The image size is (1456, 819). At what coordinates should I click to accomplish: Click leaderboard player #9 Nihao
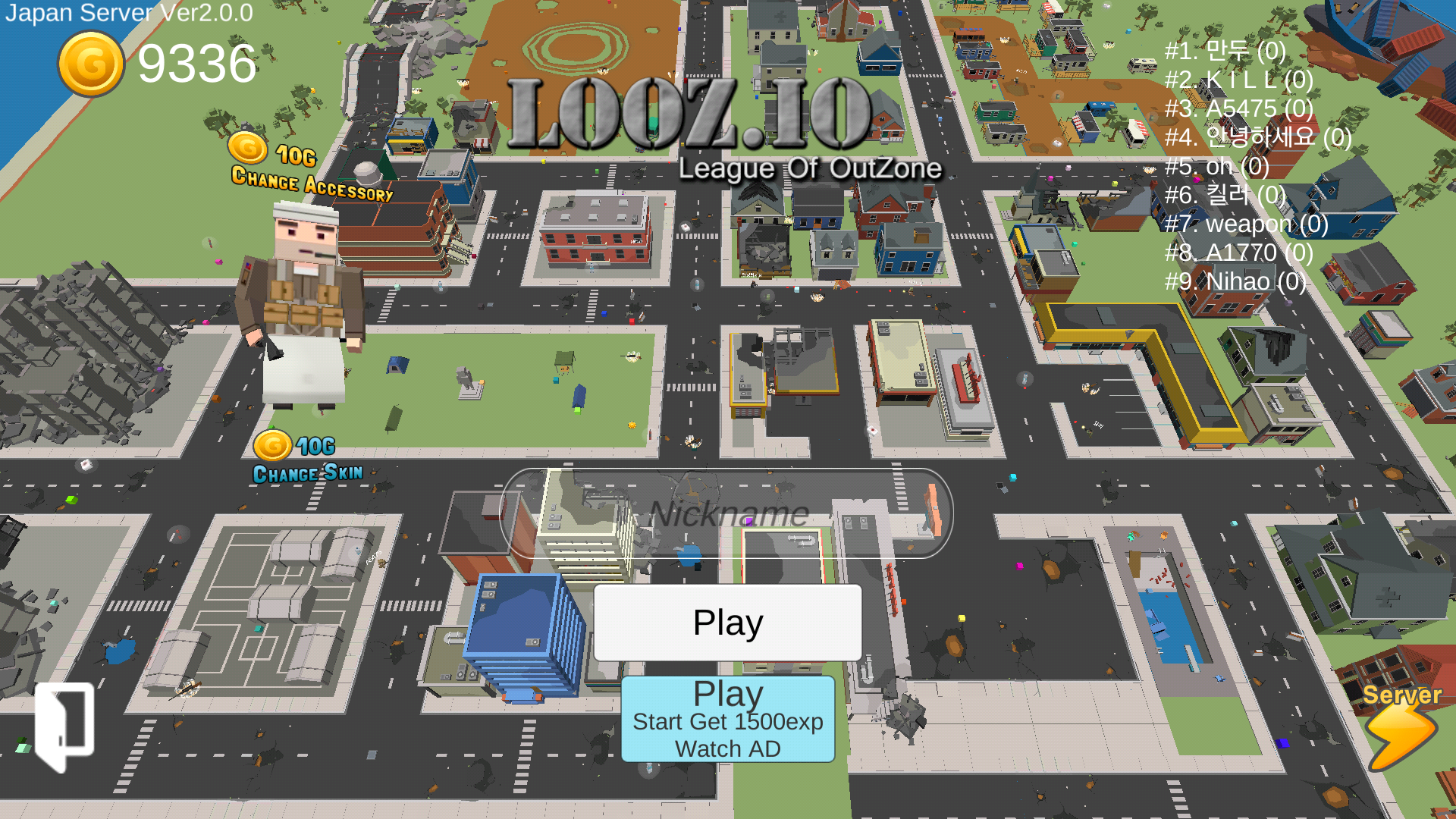(x=1235, y=281)
